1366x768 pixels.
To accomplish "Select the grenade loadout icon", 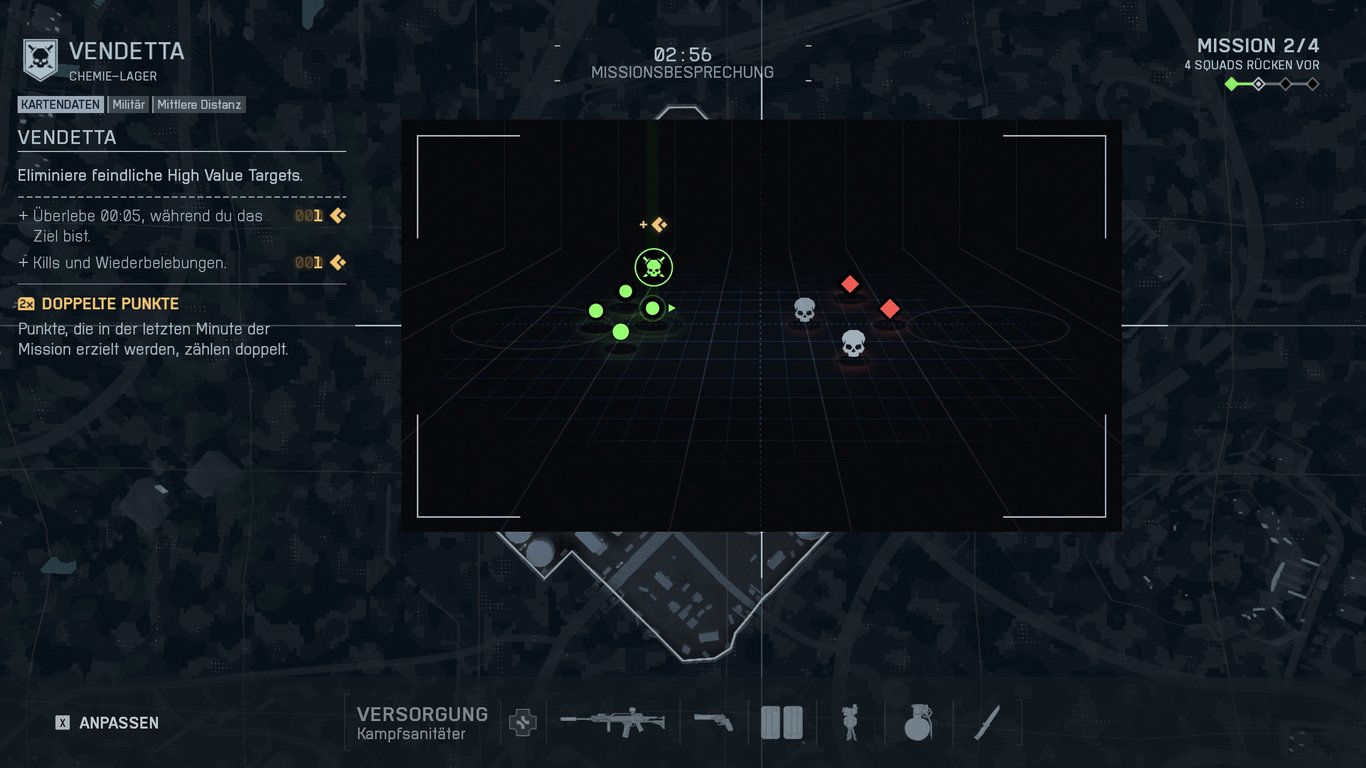I will tap(917, 721).
